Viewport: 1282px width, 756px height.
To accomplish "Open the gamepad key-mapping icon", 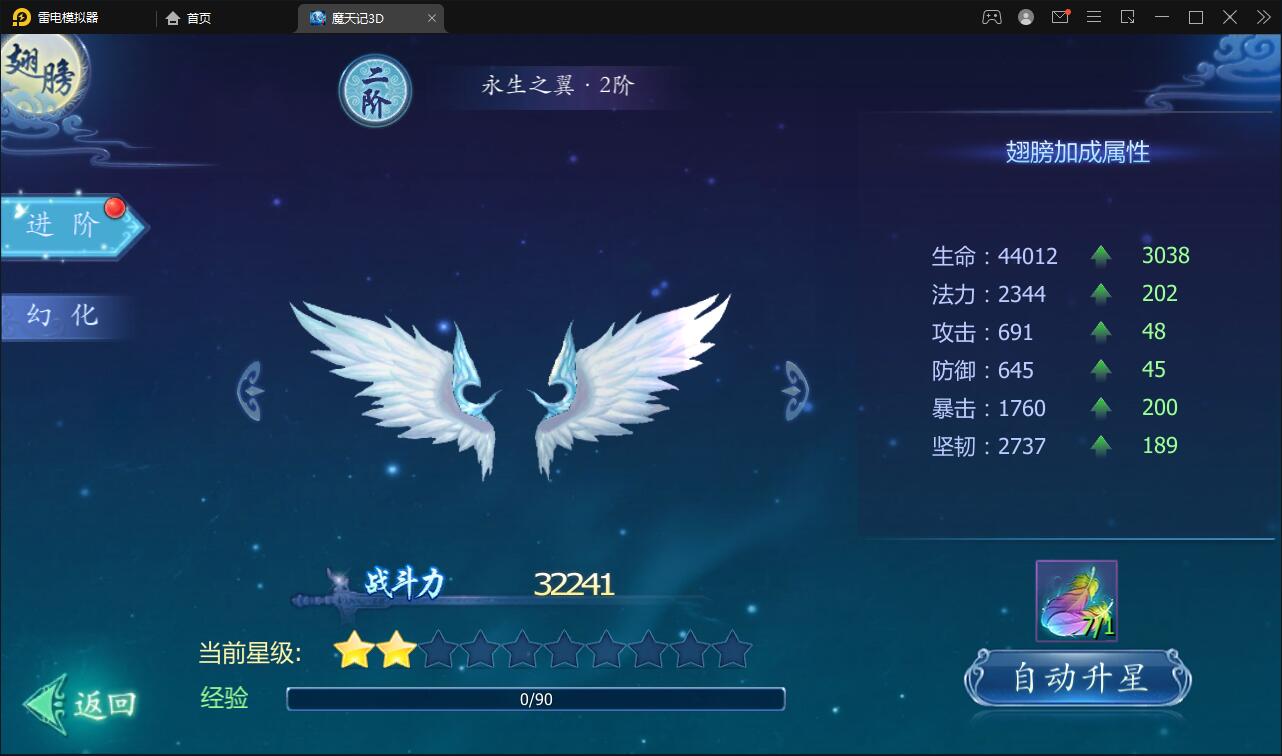I will click(x=991, y=17).
